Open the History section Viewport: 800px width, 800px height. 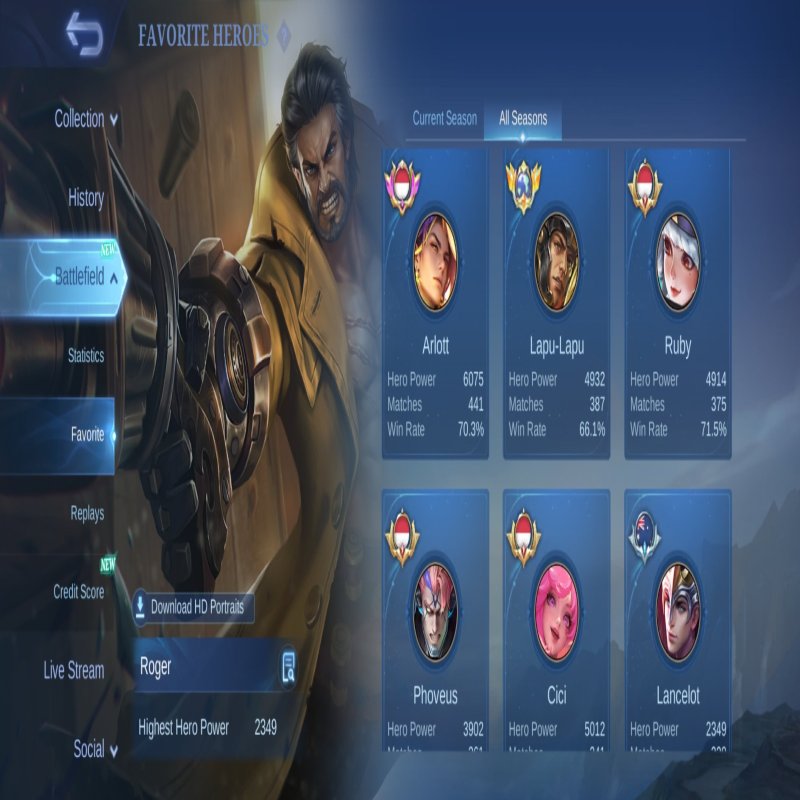(x=86, y=198)
